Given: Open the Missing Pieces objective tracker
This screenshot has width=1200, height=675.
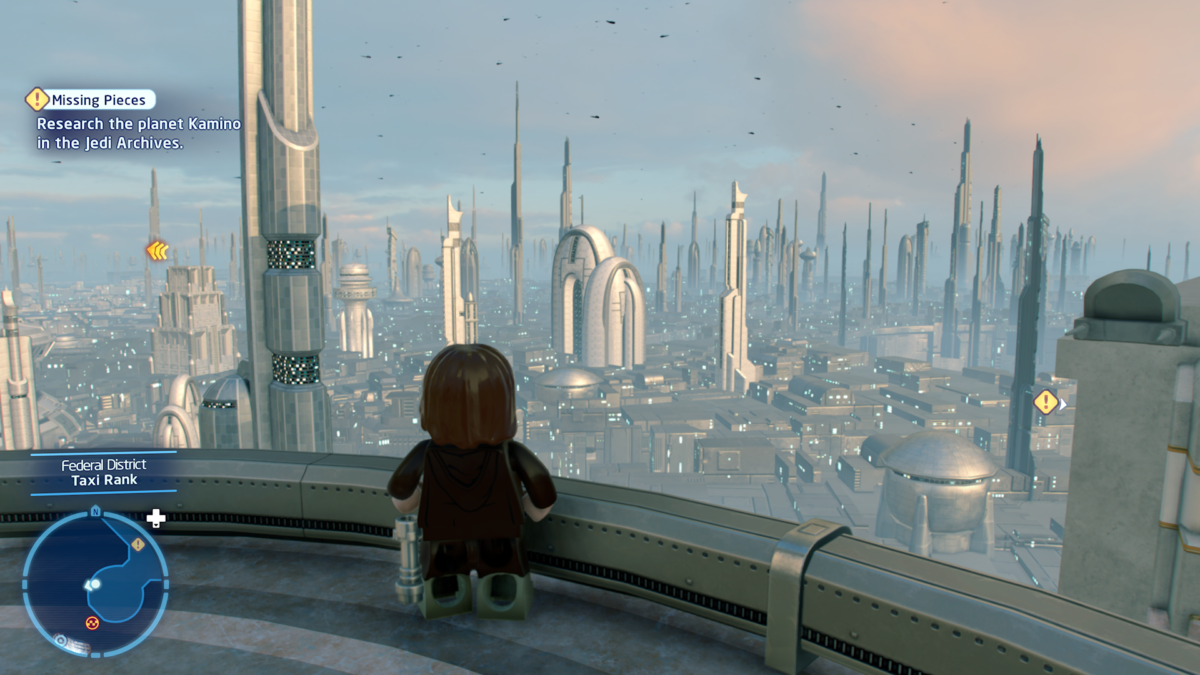Looking at the screenshot, I should click(x=98, y=99).
